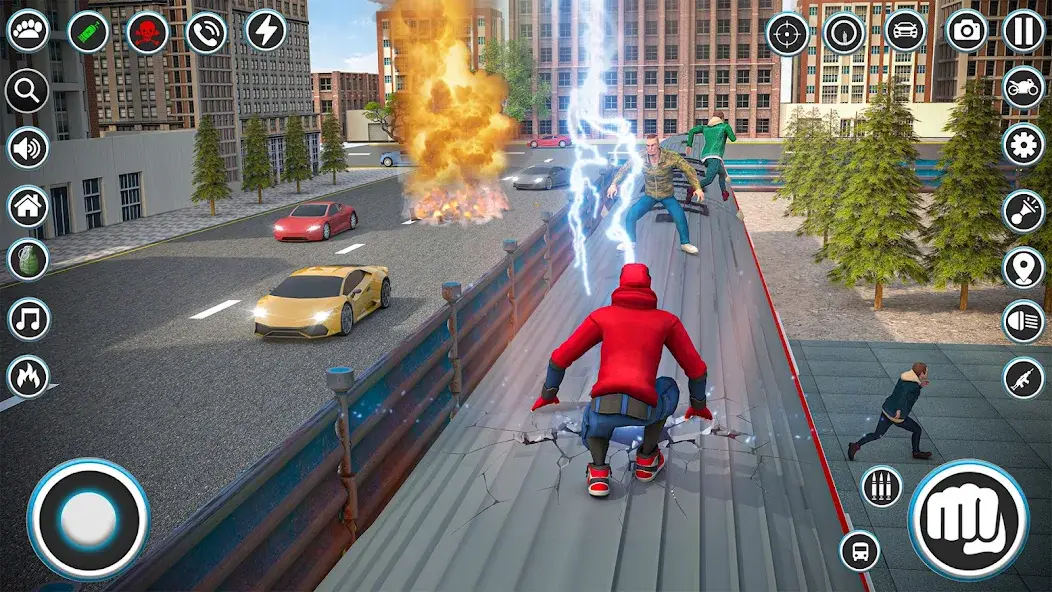The height and width of the screenshot is (592, 1052).
Task: Open the map location pin
Action: point(1023,266)
